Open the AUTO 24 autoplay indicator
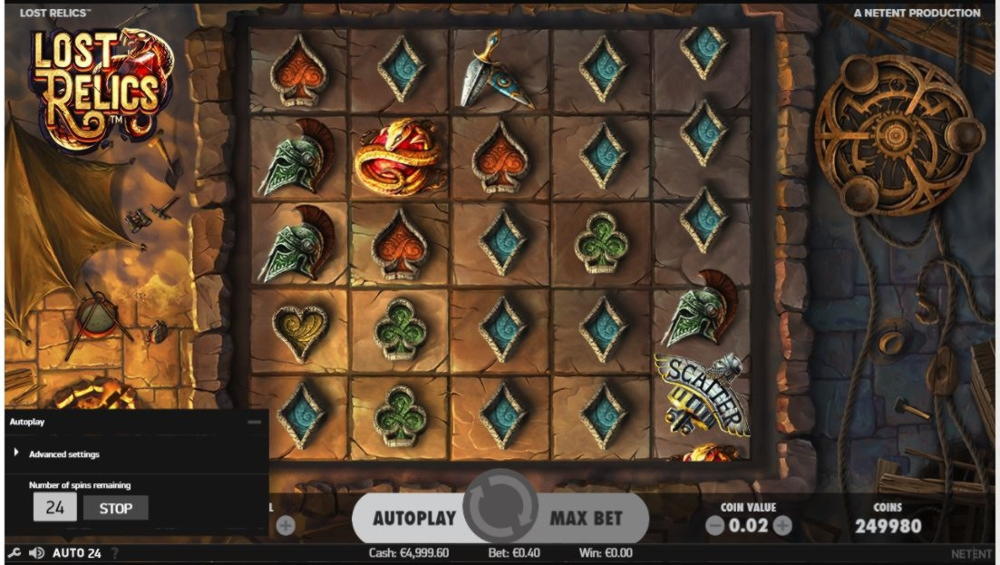Screen dimensions: 1000x565 click(77, 553)
